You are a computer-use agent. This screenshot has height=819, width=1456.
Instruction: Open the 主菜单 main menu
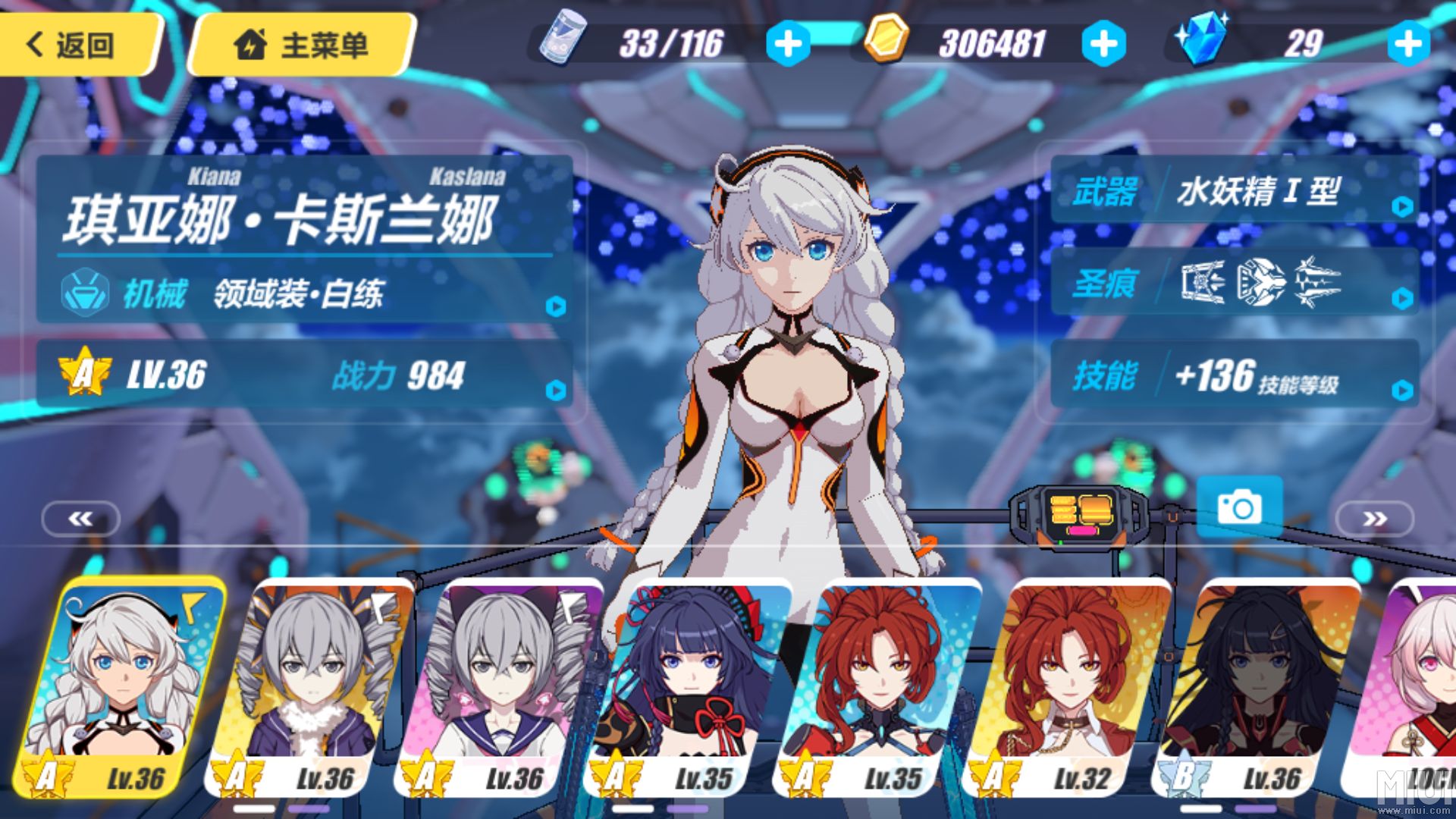302,45
